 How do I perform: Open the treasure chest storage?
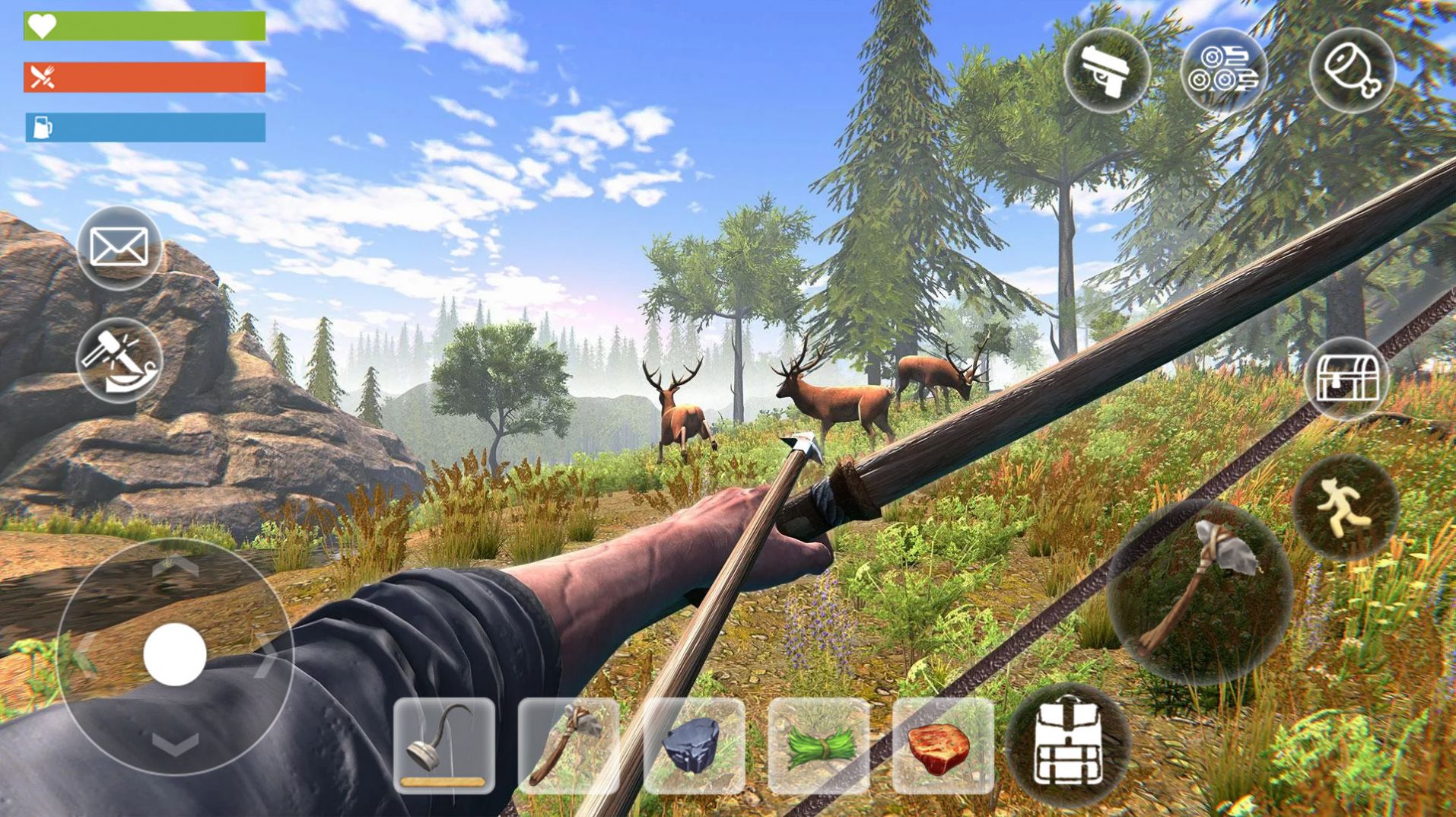tap(1346, 378)
